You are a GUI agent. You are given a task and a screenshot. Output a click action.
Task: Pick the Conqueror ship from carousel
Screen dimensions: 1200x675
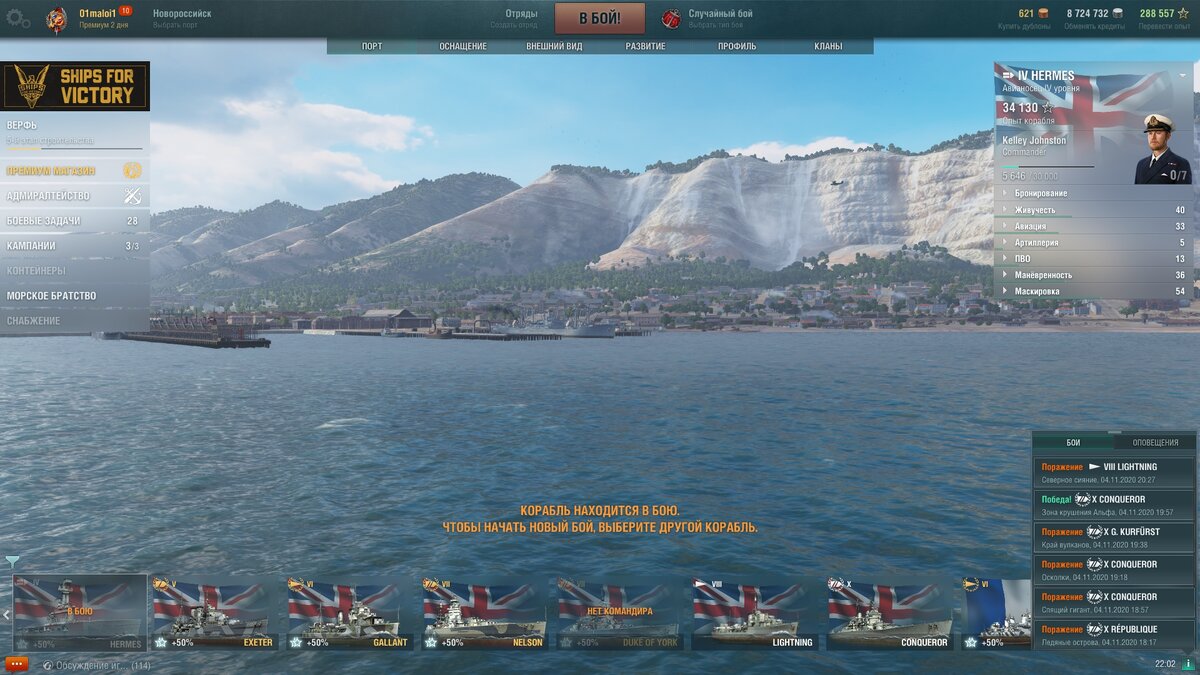pos(888,614)
